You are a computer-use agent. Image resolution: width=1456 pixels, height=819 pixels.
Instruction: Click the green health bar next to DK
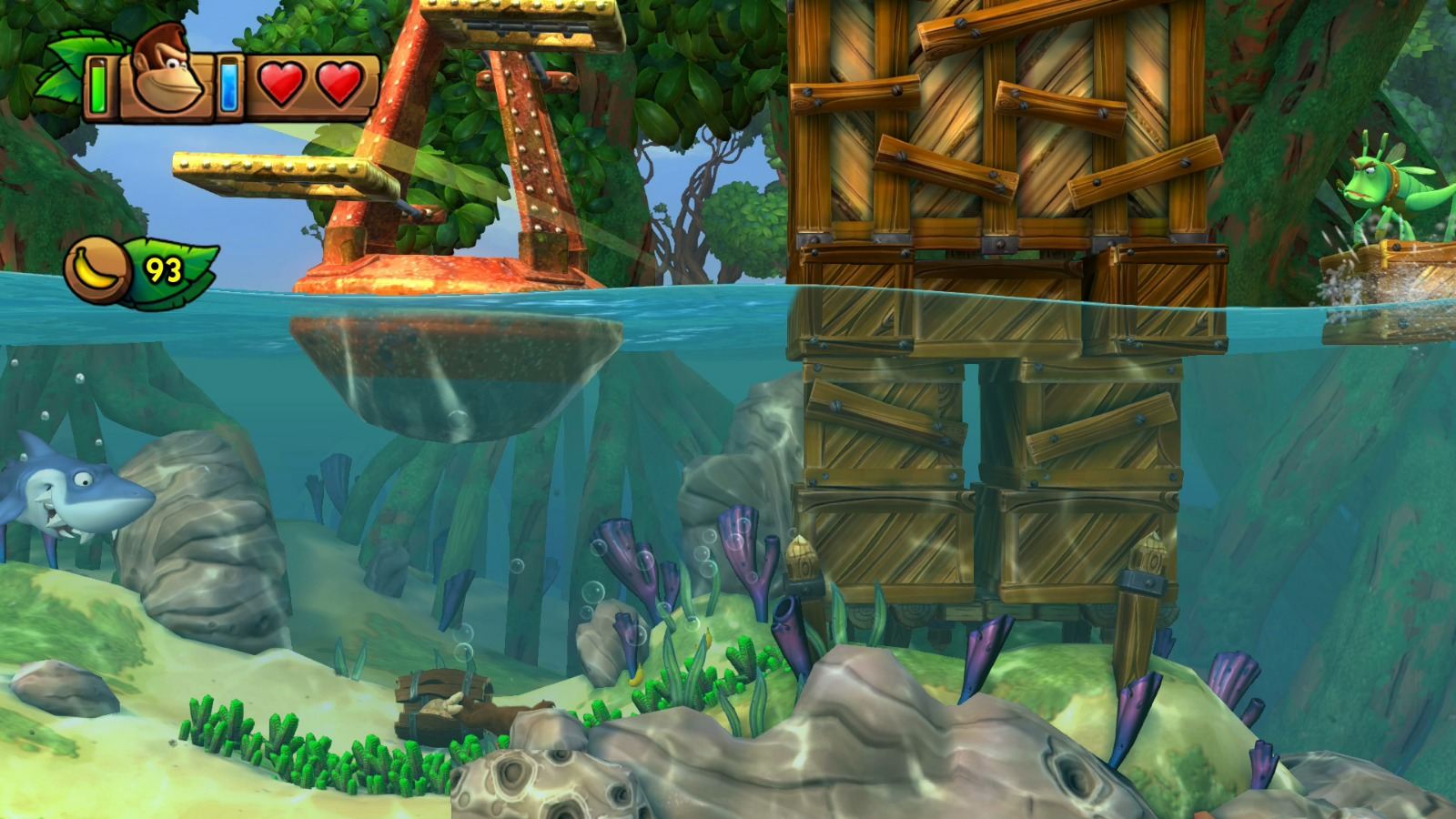96,86
